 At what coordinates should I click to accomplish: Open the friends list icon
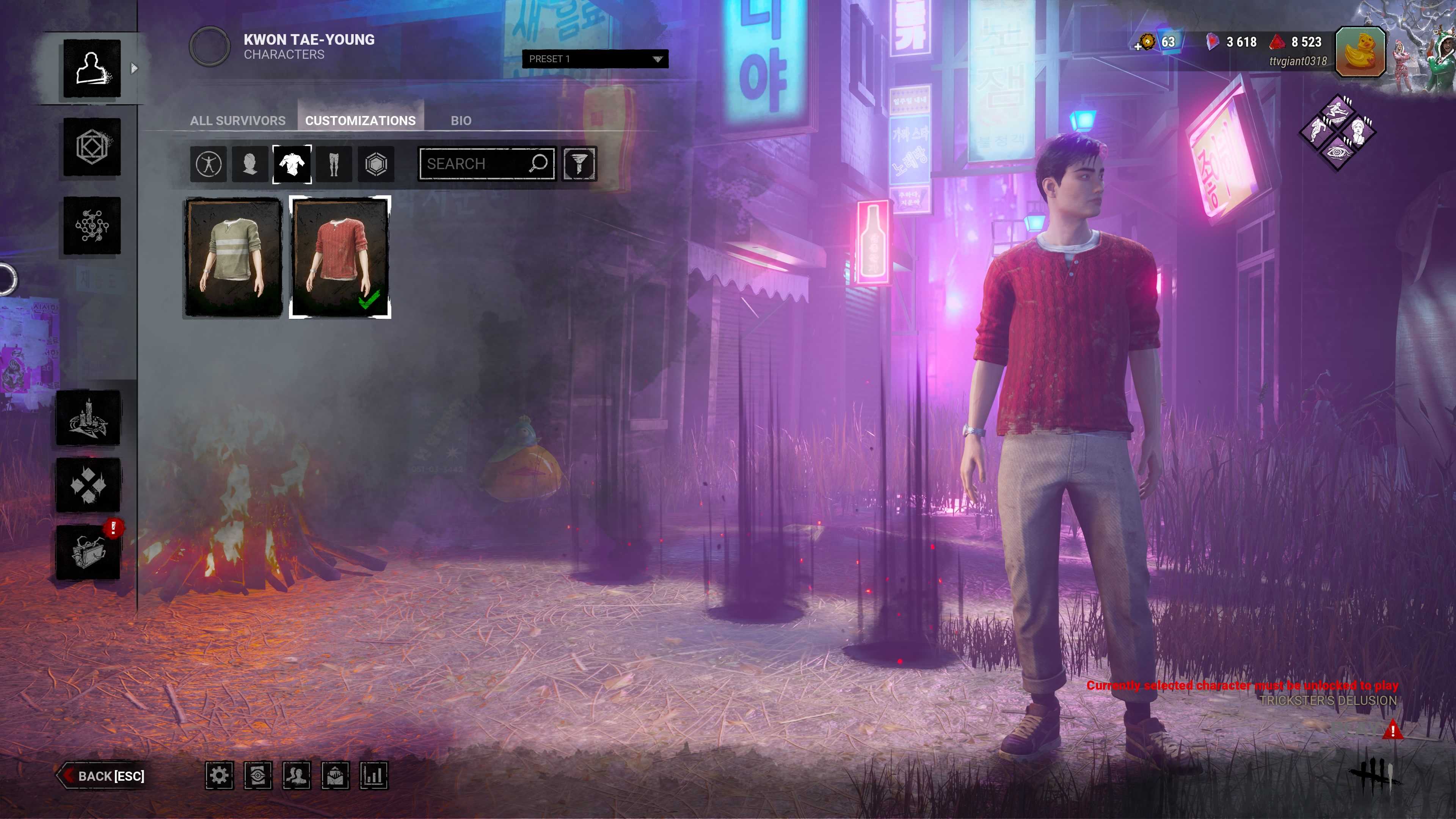tap(296, 775)
